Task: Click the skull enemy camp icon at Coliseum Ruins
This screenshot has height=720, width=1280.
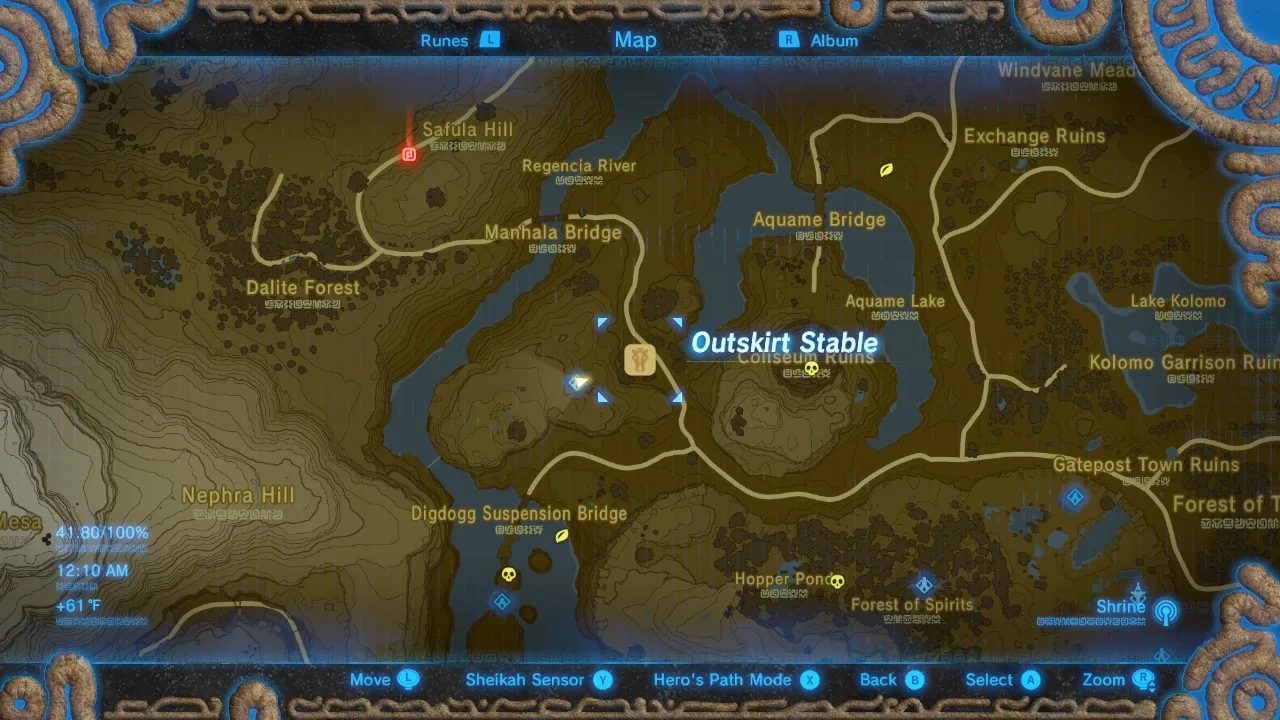Action: coord(813,369)
